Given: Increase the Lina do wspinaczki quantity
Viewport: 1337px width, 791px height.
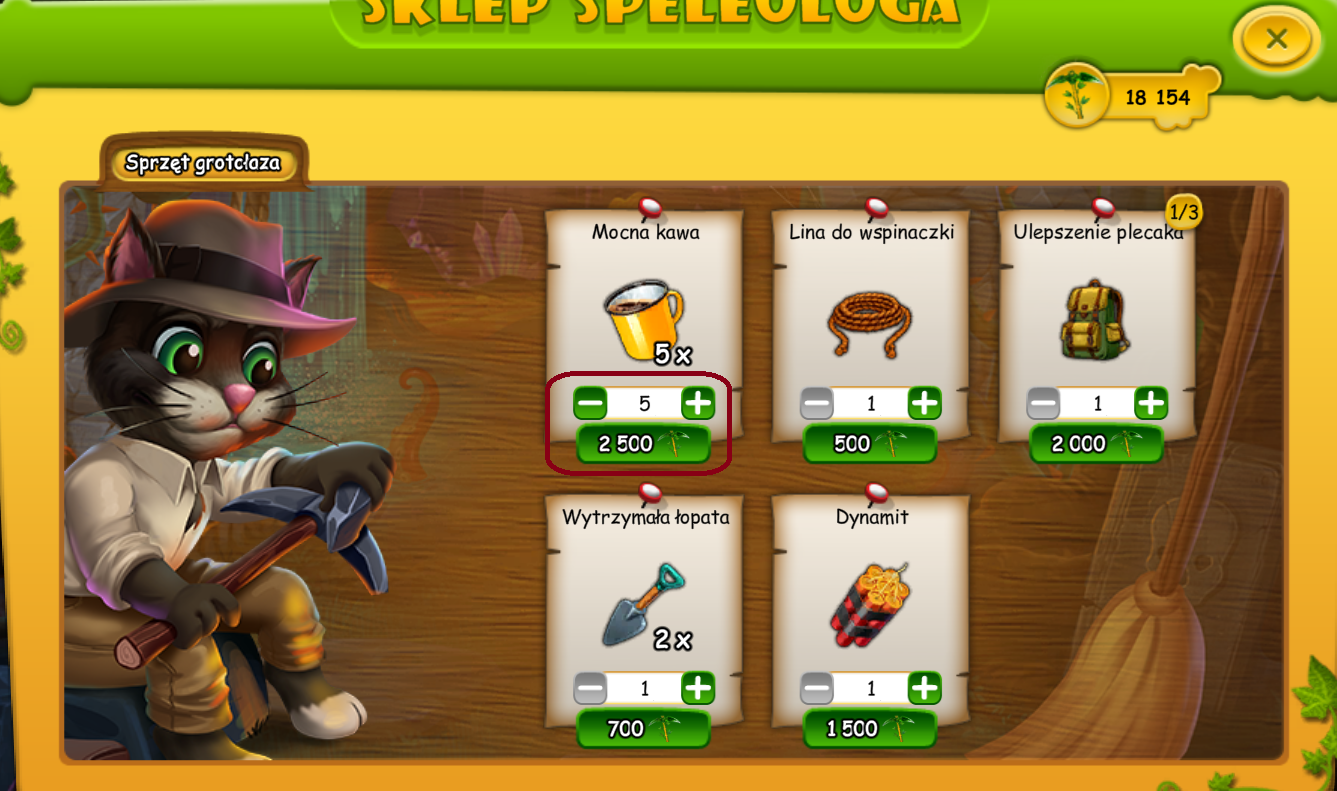Looking at the screenshot, I should (925, 404).
